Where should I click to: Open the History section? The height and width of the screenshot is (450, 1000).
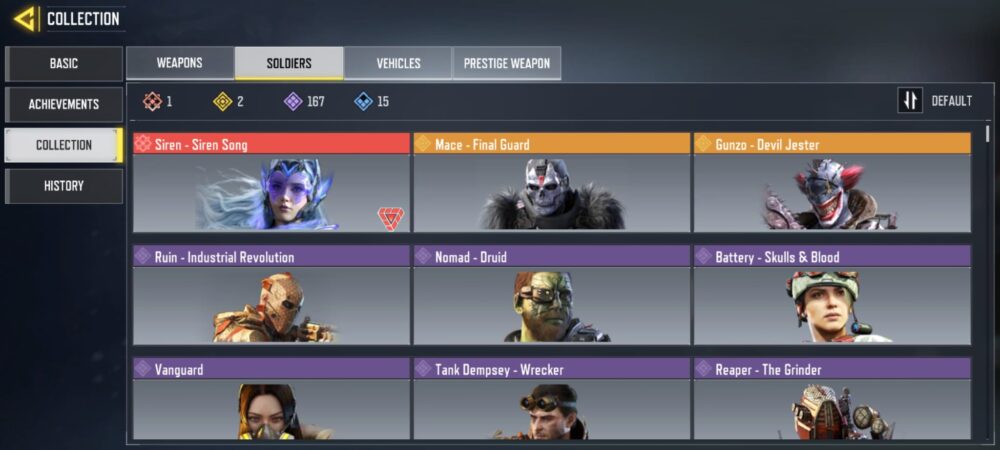click(64, 186)
